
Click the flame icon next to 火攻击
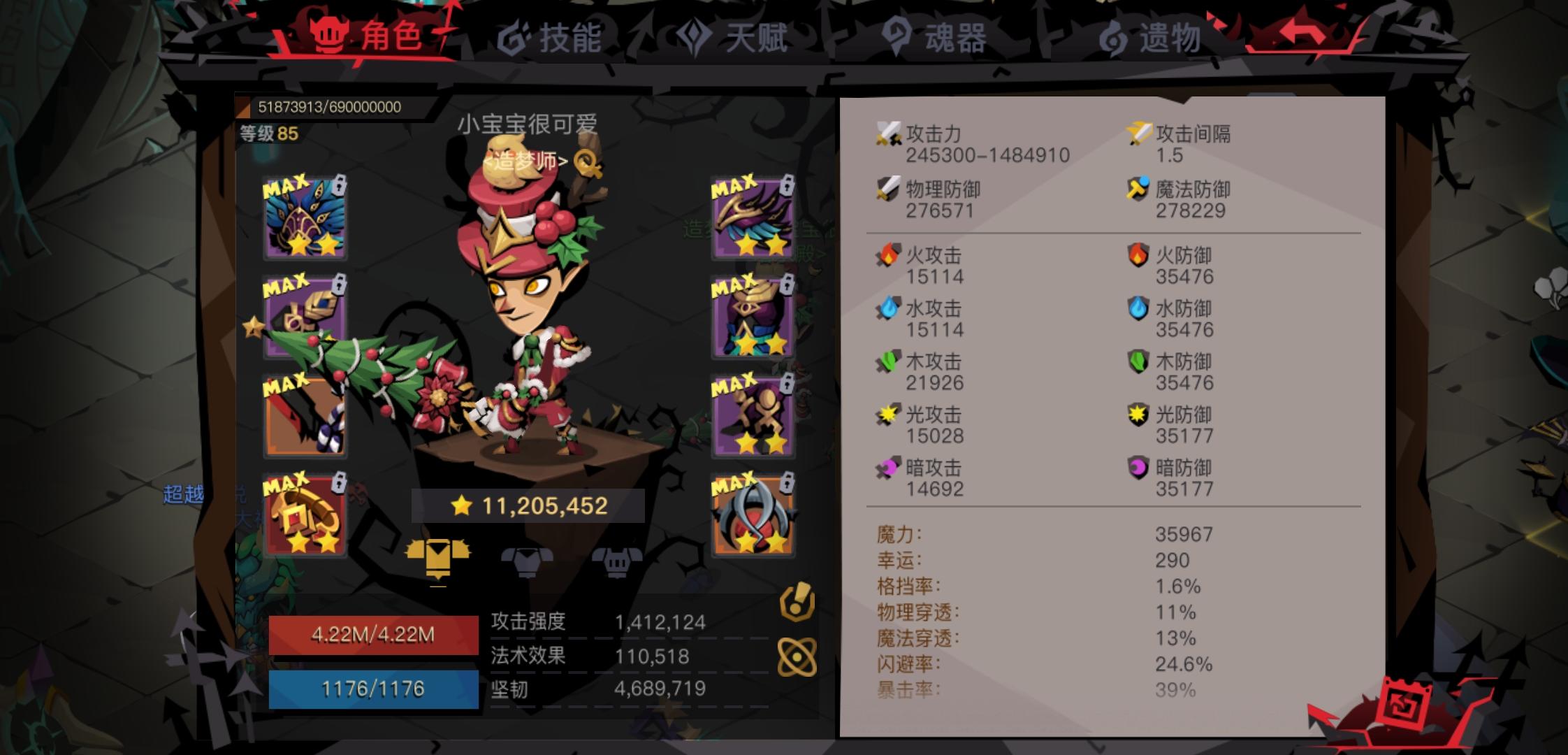tap(887, 254)
